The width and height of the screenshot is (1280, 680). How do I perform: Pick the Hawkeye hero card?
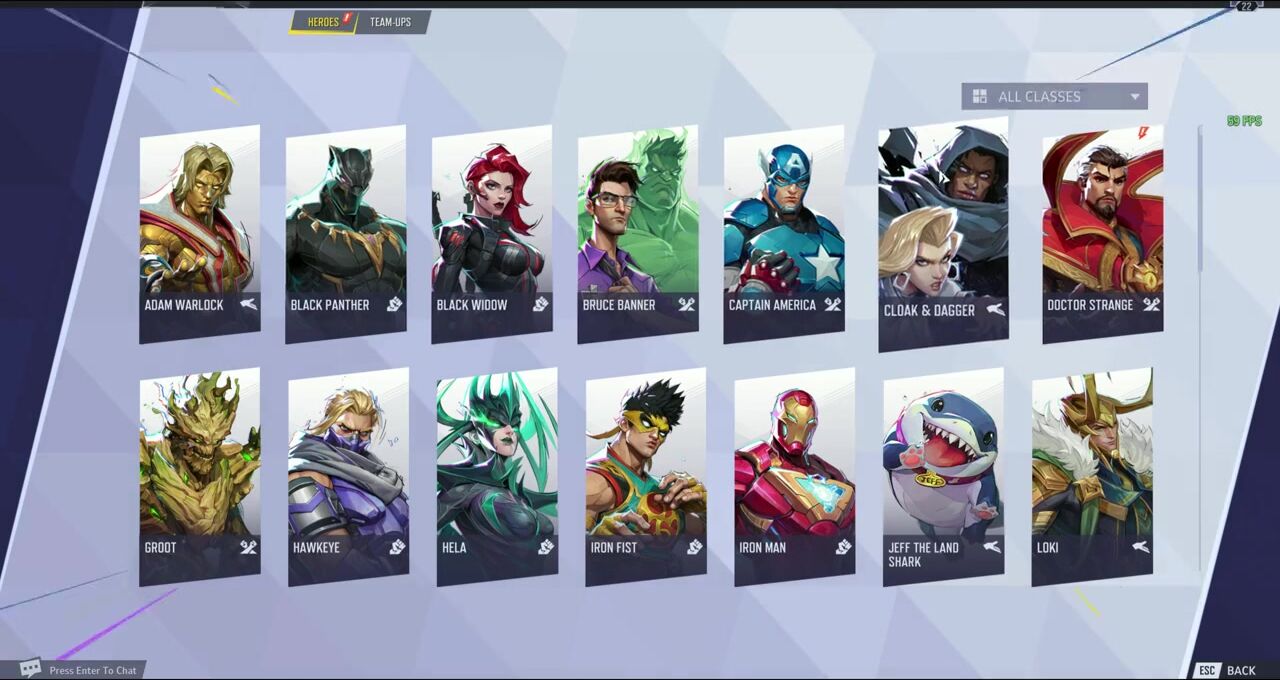(x=348, y=475)
